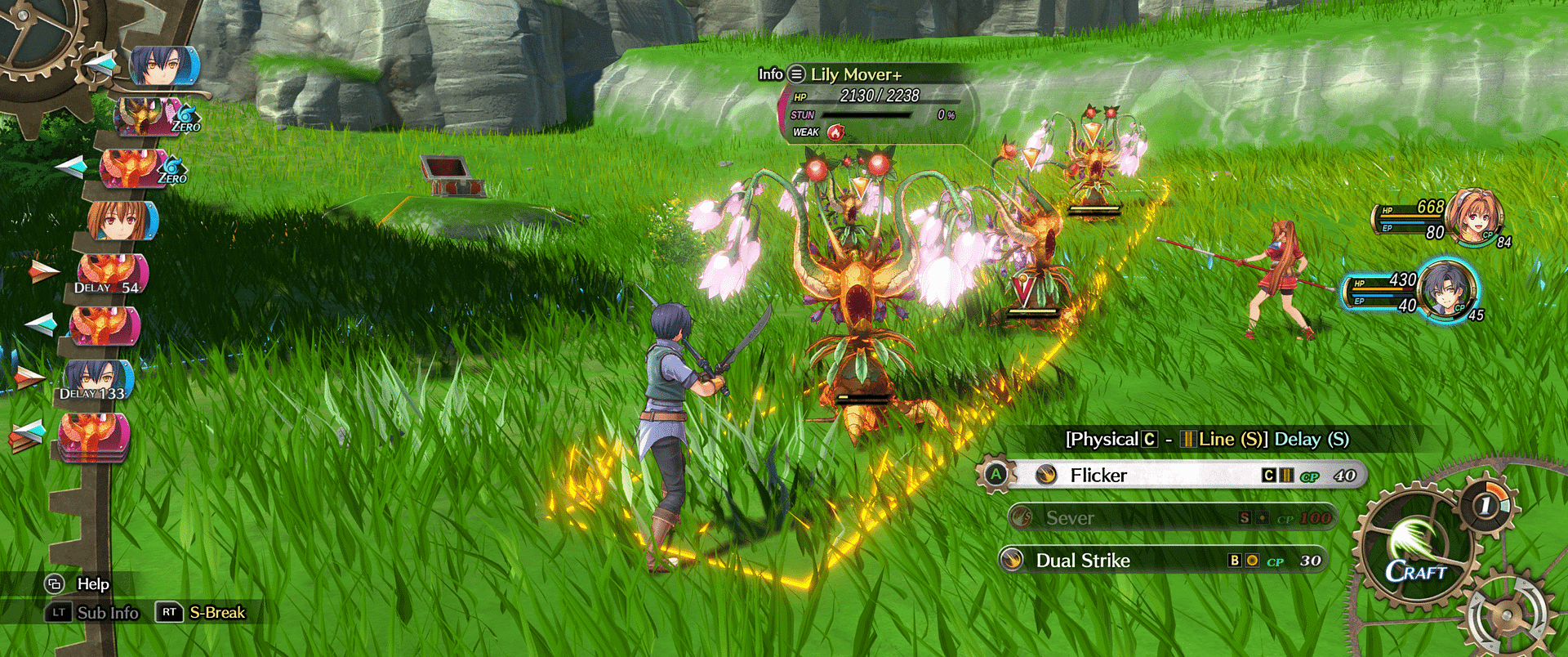Click the top turn-order portrait of the swordsman
Screen dimensions: 1568x657
click(163, 66)
